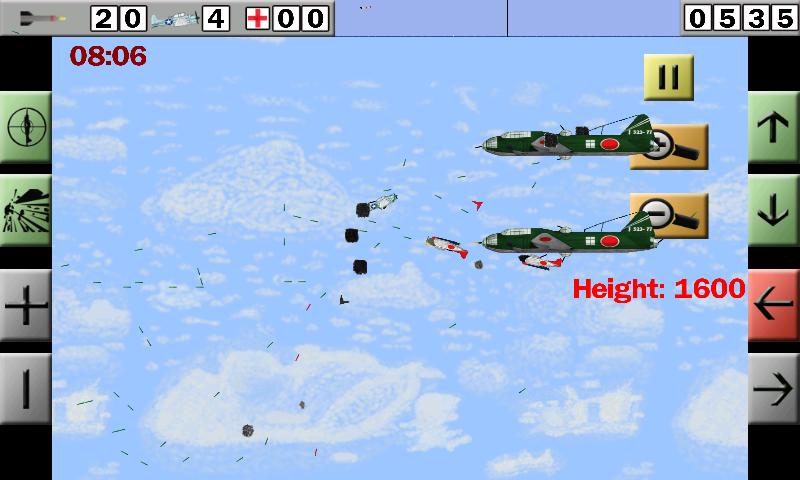Pause the game with the yellow button
This screenshot has width=800, height=480.
pyautogui.click(x=668, y=77)
